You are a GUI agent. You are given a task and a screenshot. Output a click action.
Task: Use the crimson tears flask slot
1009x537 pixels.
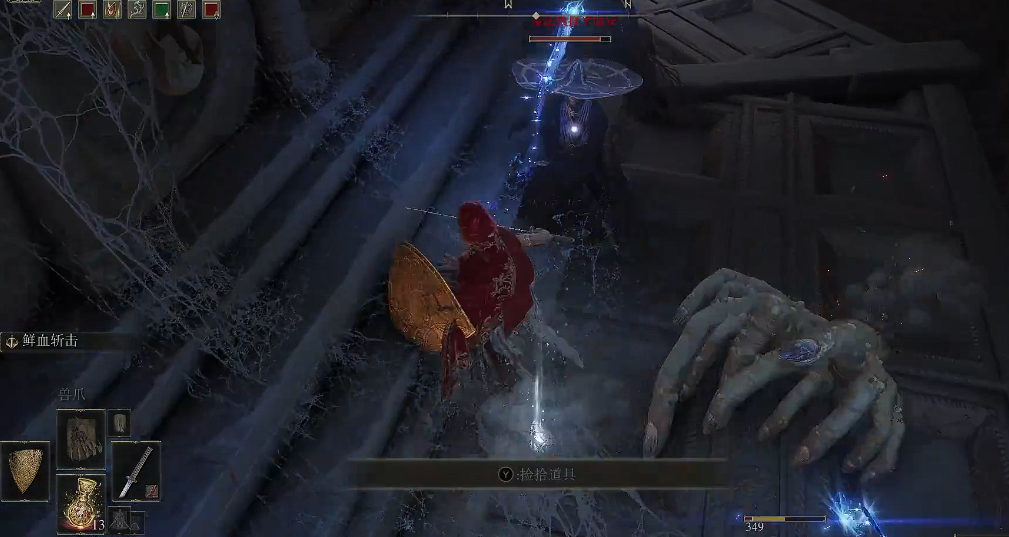coord(80,503)
